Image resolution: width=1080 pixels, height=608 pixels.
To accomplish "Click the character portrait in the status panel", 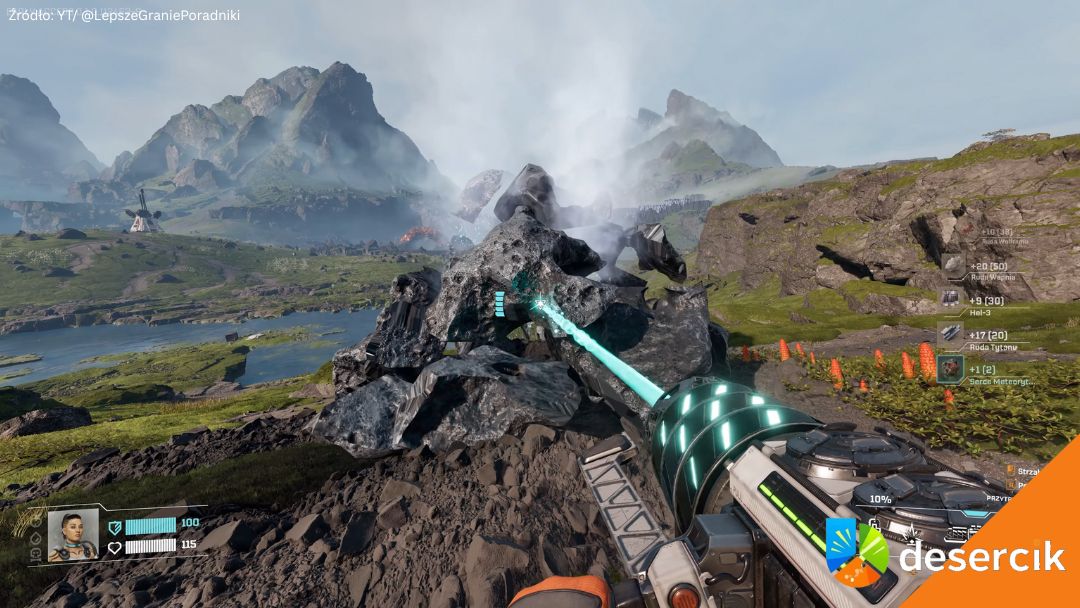I will point(73,535).
